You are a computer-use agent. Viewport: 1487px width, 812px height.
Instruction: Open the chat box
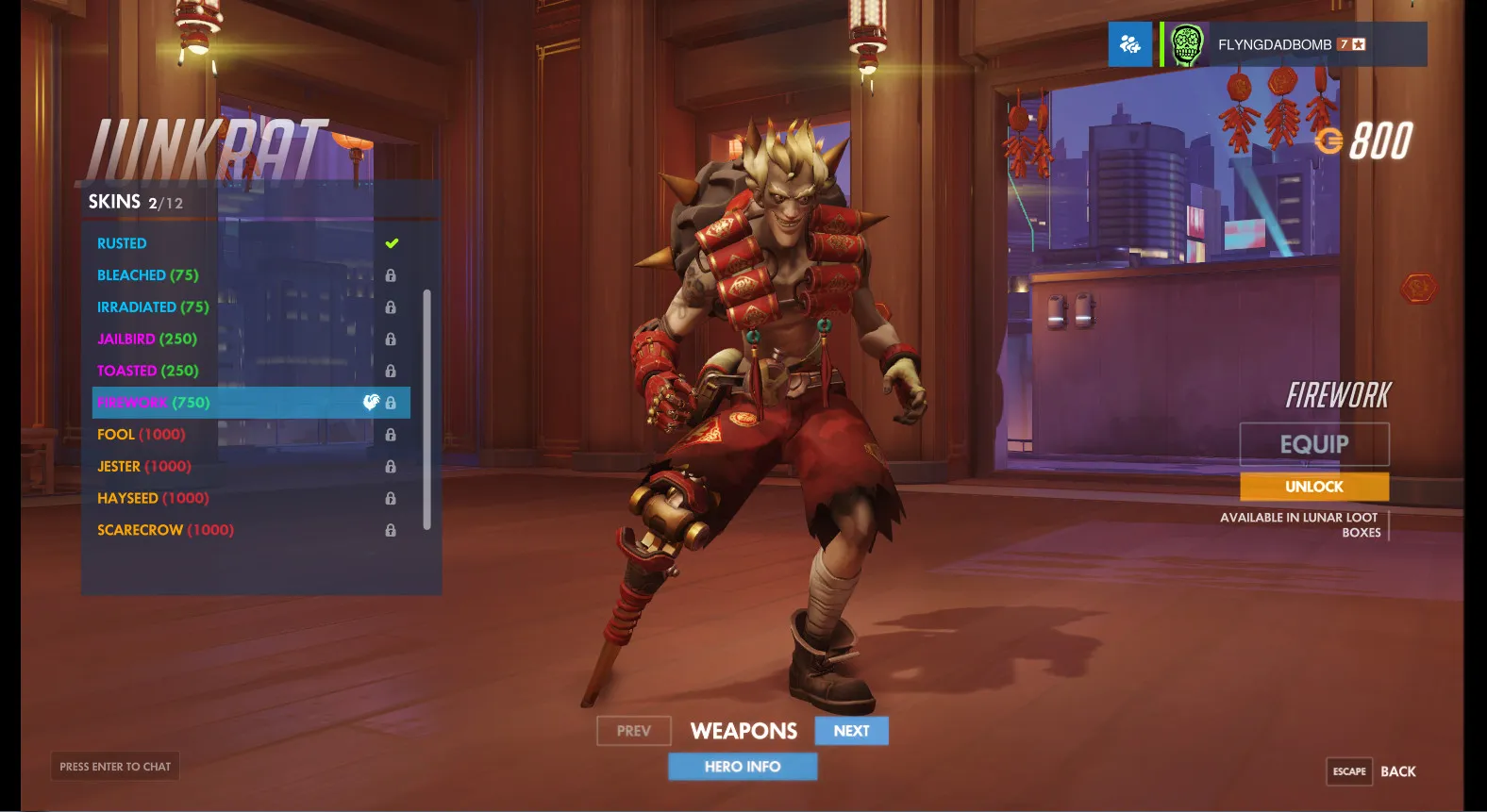point(115,767)
